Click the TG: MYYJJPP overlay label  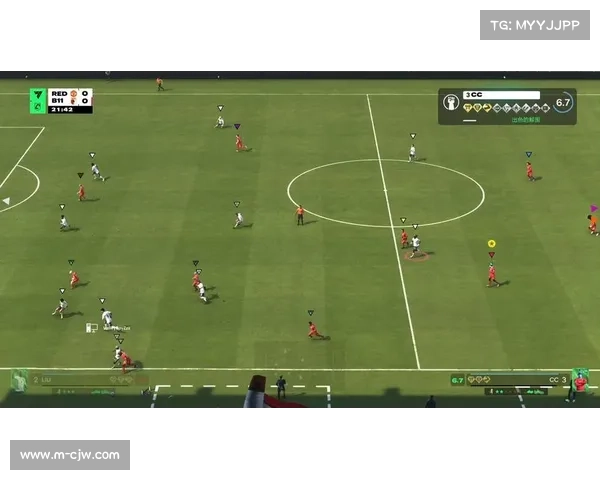pos(536,24)
